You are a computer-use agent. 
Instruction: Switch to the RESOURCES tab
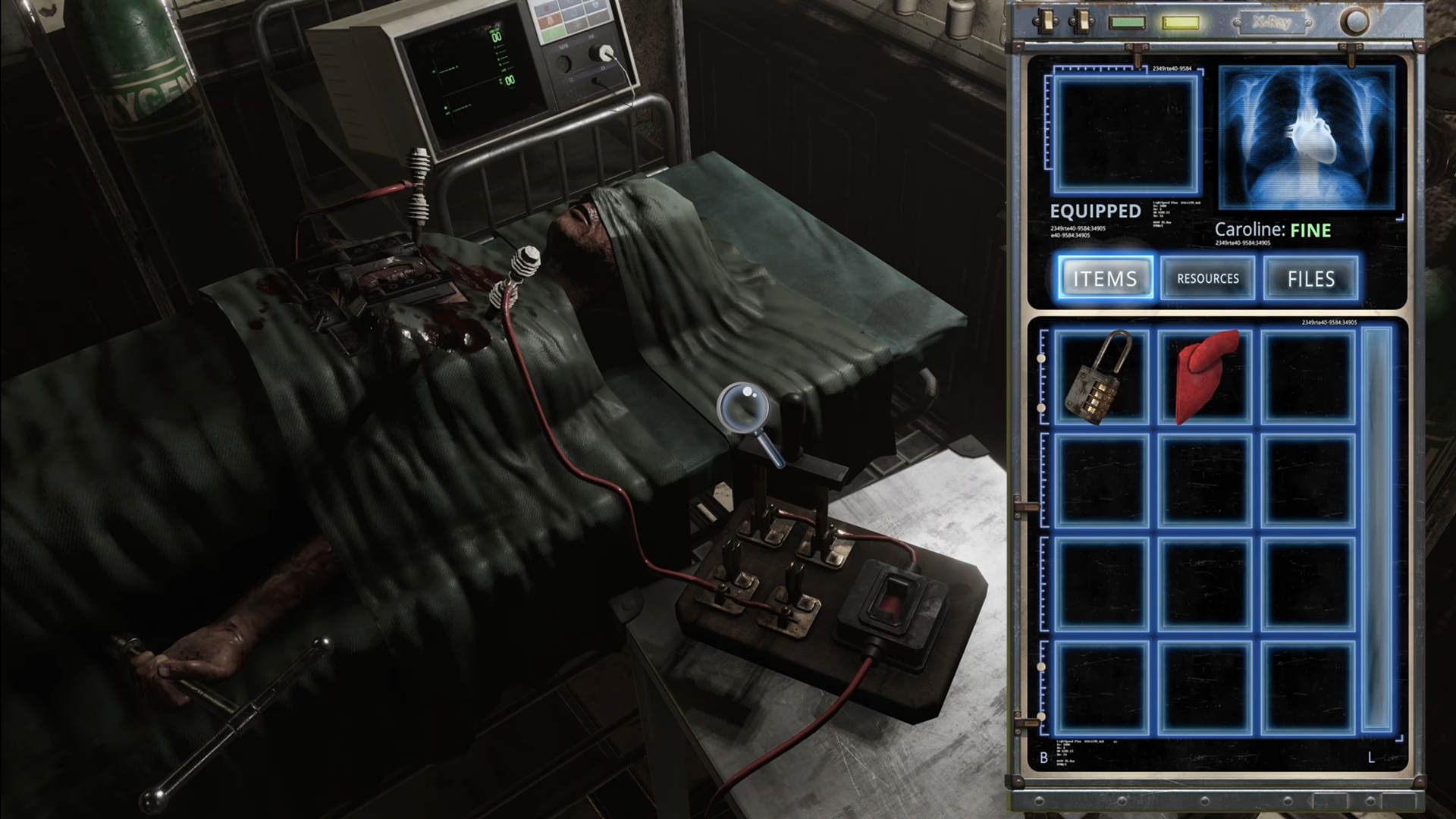tap(1207, 278)
